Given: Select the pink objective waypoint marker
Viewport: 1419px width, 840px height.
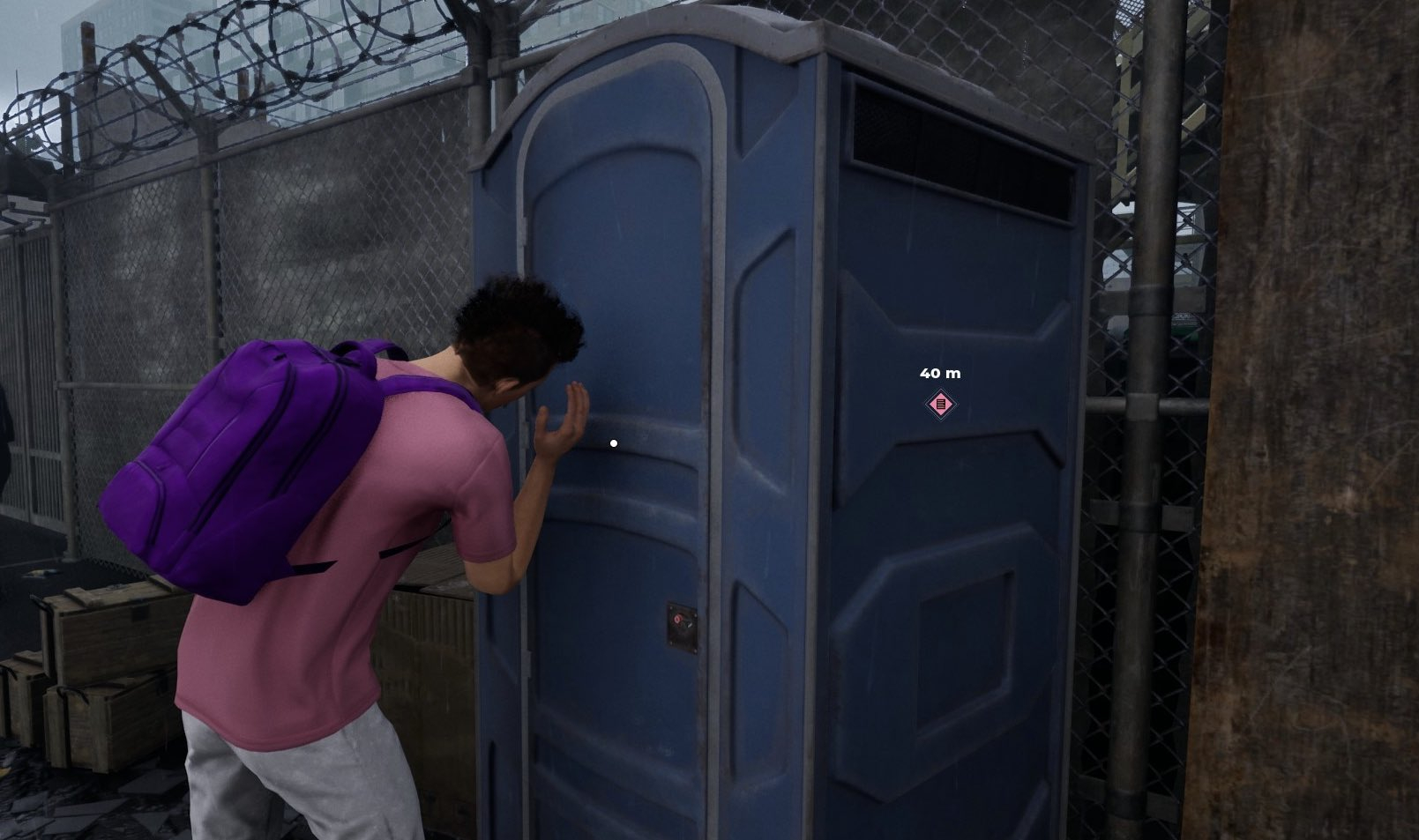Looking at the screenshot, I should point(941,405).
